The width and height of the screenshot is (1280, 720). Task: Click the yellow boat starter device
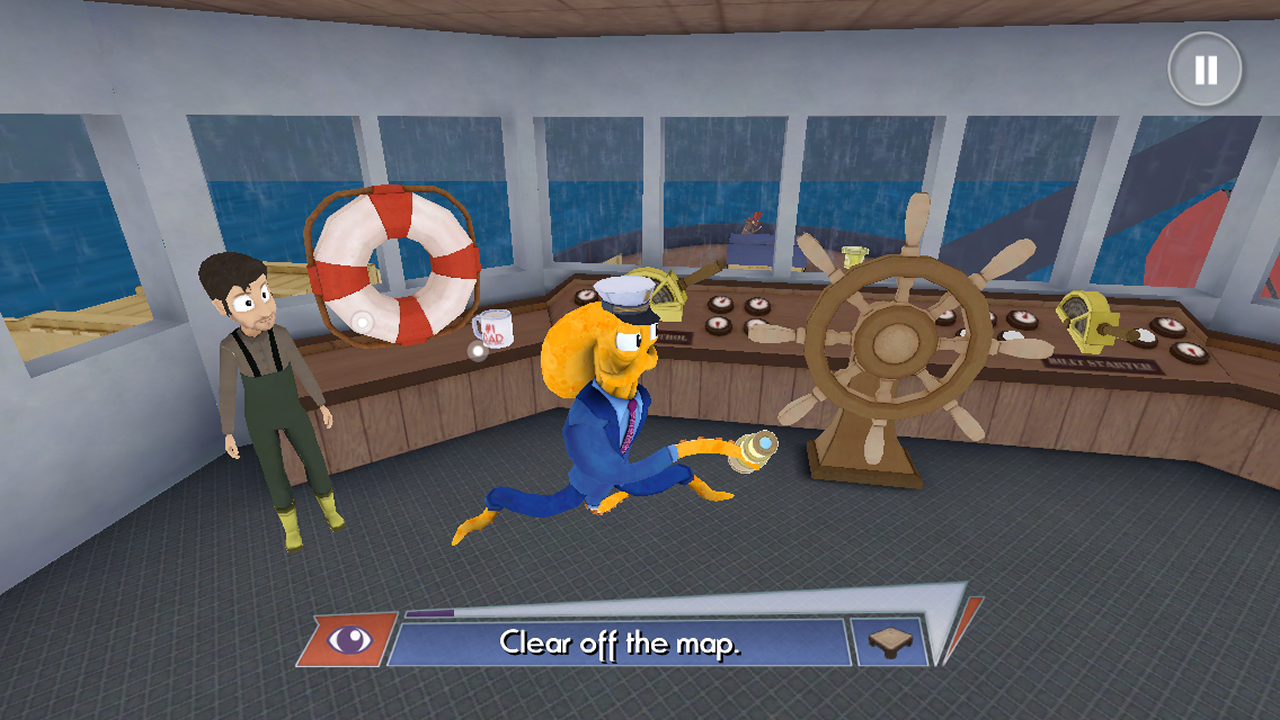click(x=1085, y=320)
